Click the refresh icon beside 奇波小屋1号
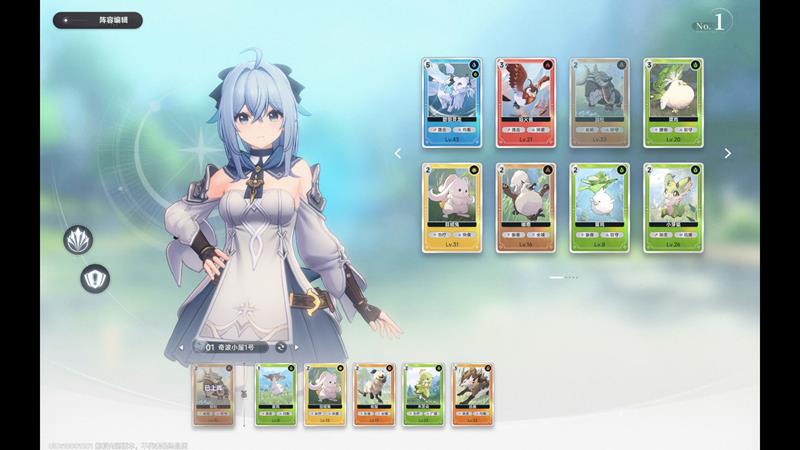800x450 pixels. [x=281, y=347]
